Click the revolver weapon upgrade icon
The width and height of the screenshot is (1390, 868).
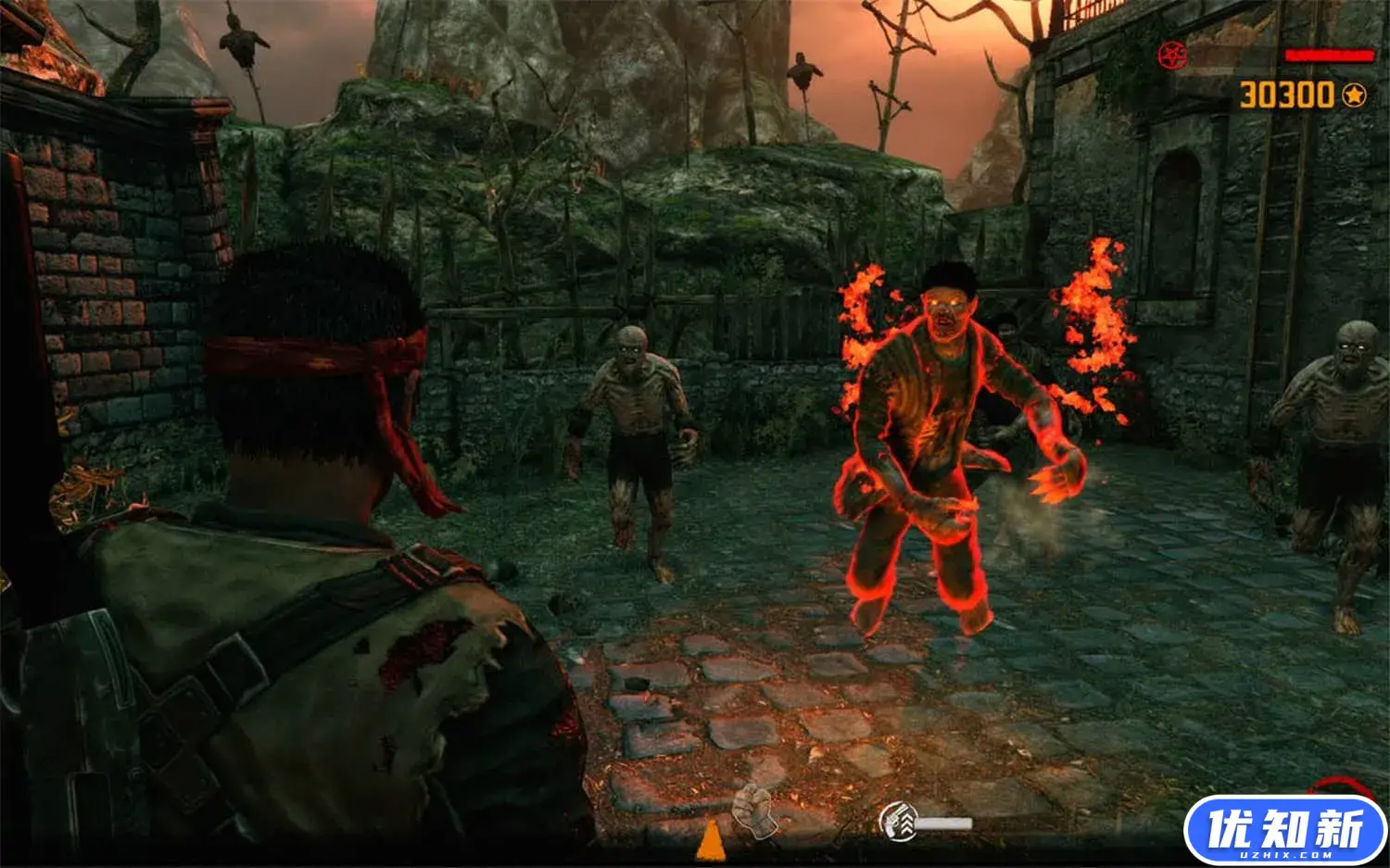(x=897, y=821)
